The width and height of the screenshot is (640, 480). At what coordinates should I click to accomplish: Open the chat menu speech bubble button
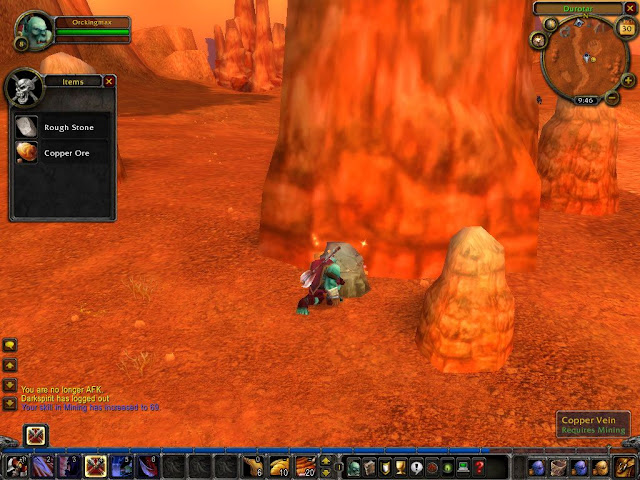10,346
